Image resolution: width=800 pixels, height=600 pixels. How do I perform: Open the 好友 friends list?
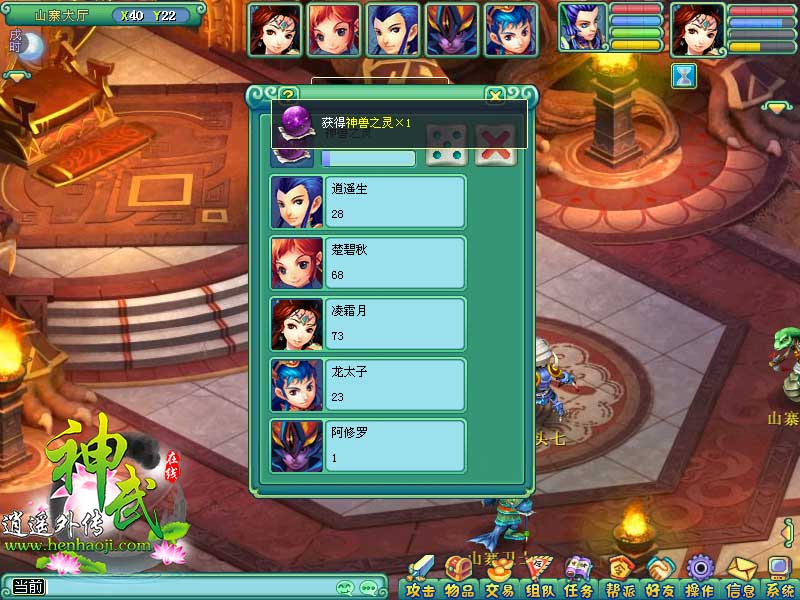[659, 580]
